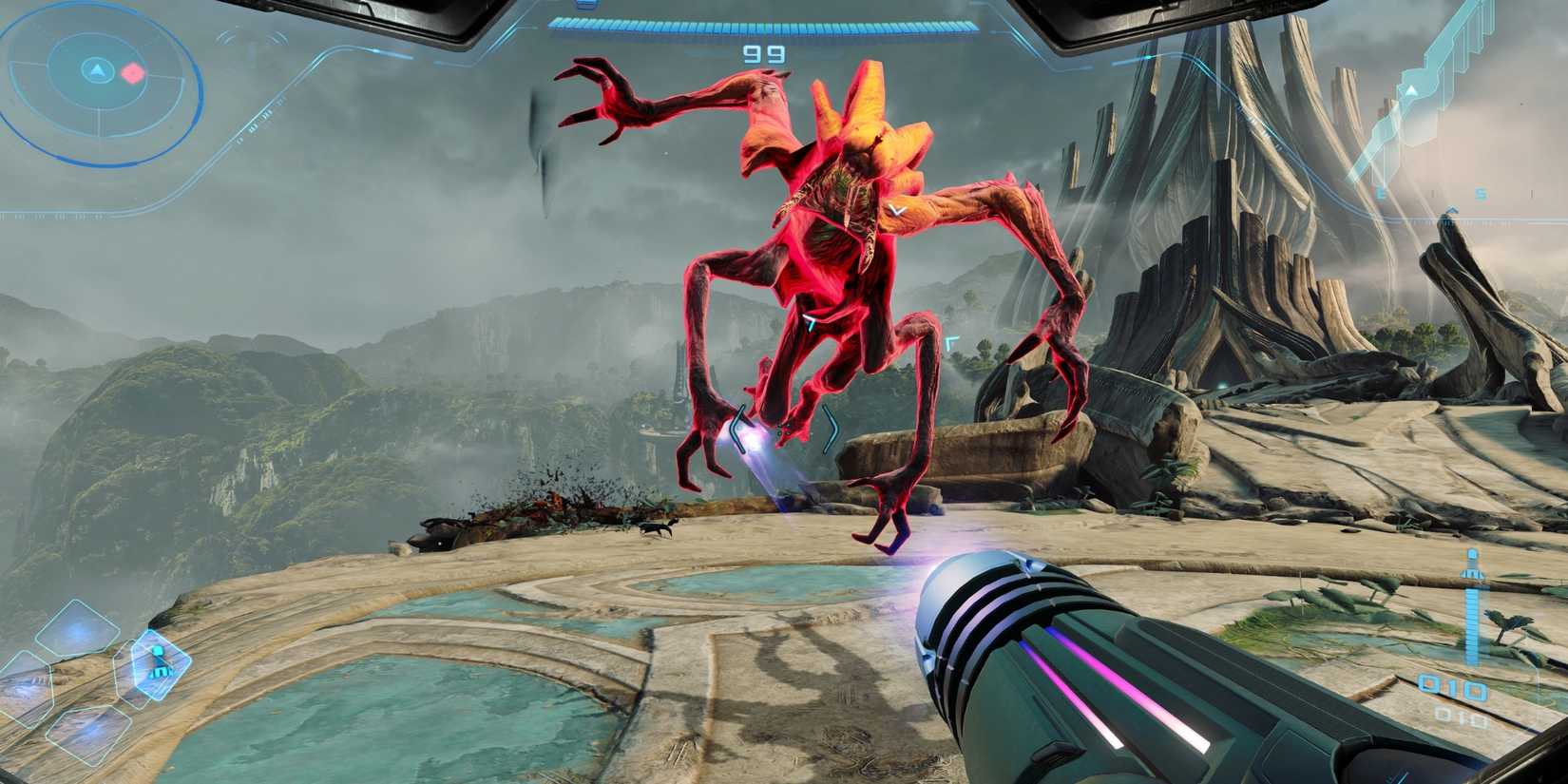Click the red enemy blip on the minimap
Image resolution: width=1568 pixels, height=784 pixels.
(132, 72)
